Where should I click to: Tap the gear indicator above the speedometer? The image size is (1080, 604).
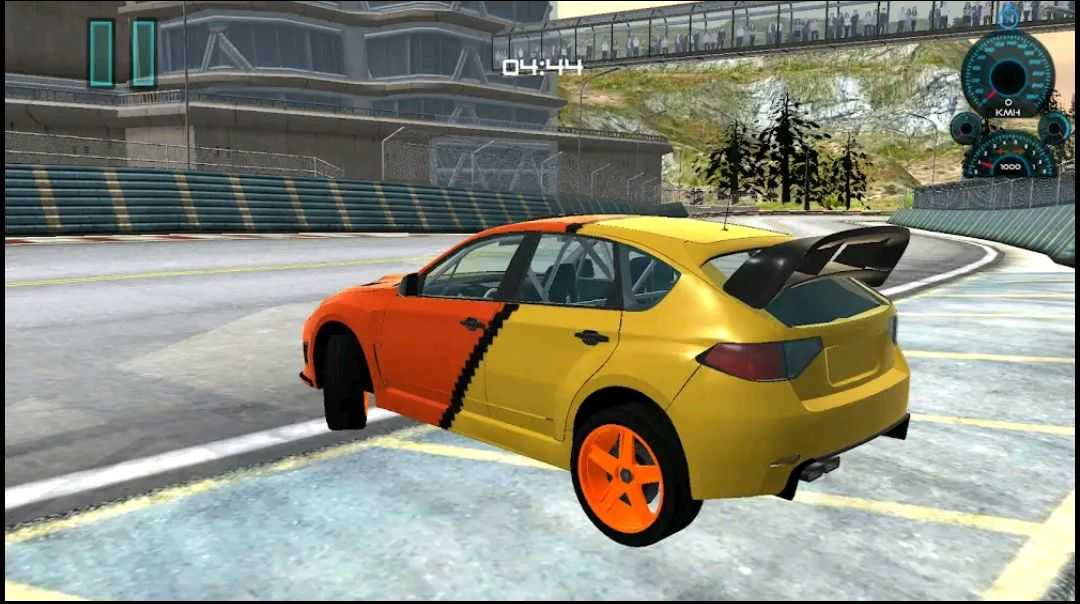click(x=1009, y=16)
